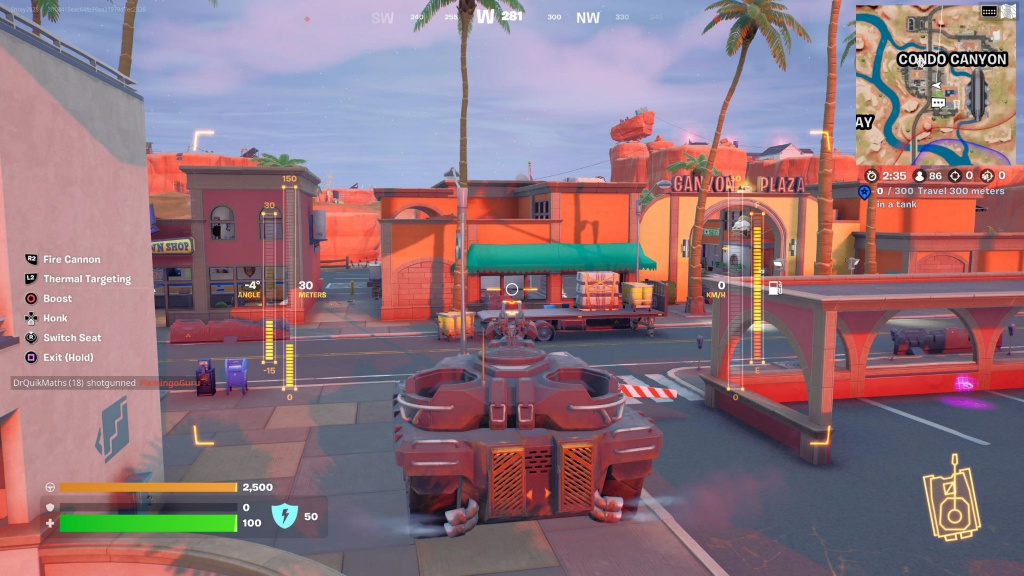Screen dimensions: 1024x576
Task: Select the lightning shield overshield icon
Action: 285,516
